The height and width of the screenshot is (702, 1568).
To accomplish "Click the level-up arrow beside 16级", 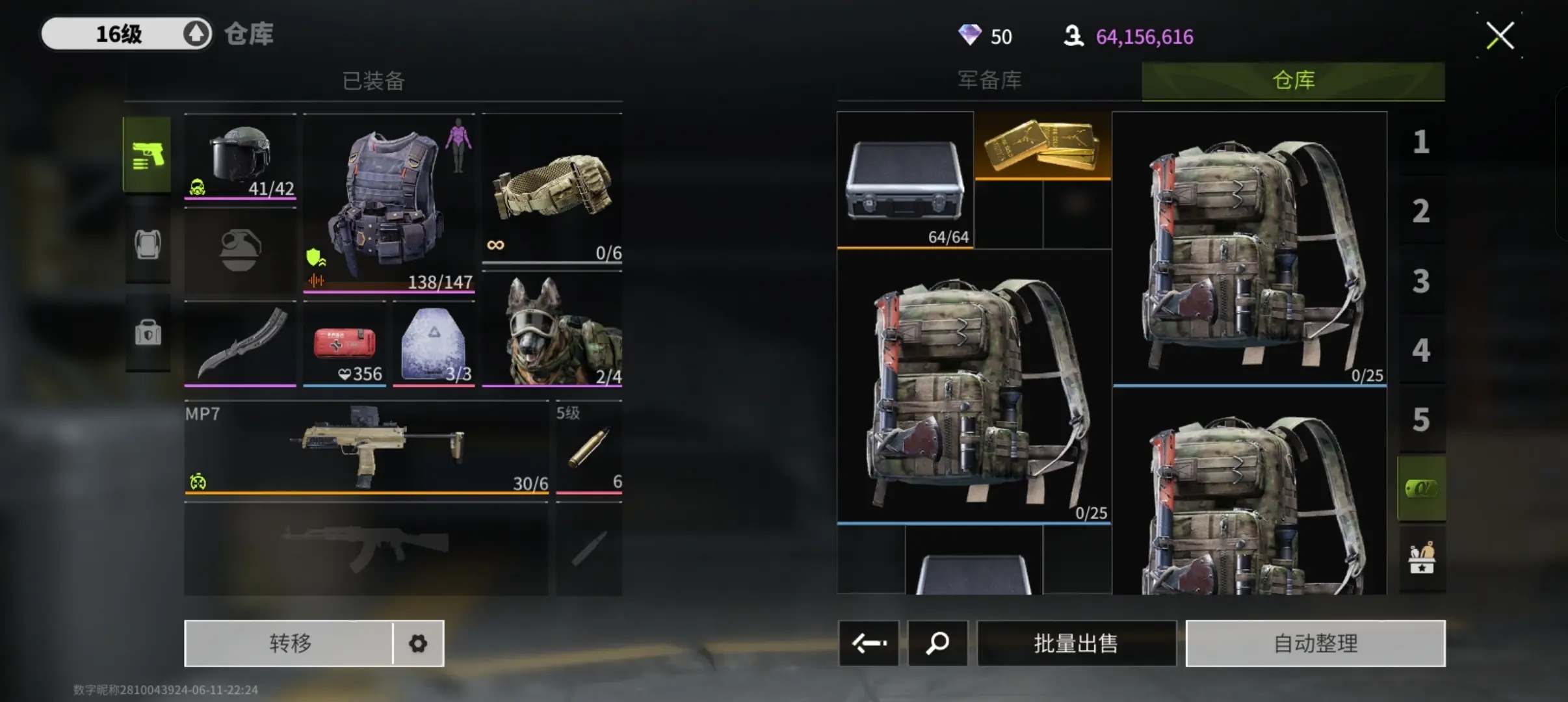I will click(x=196, y=34).
